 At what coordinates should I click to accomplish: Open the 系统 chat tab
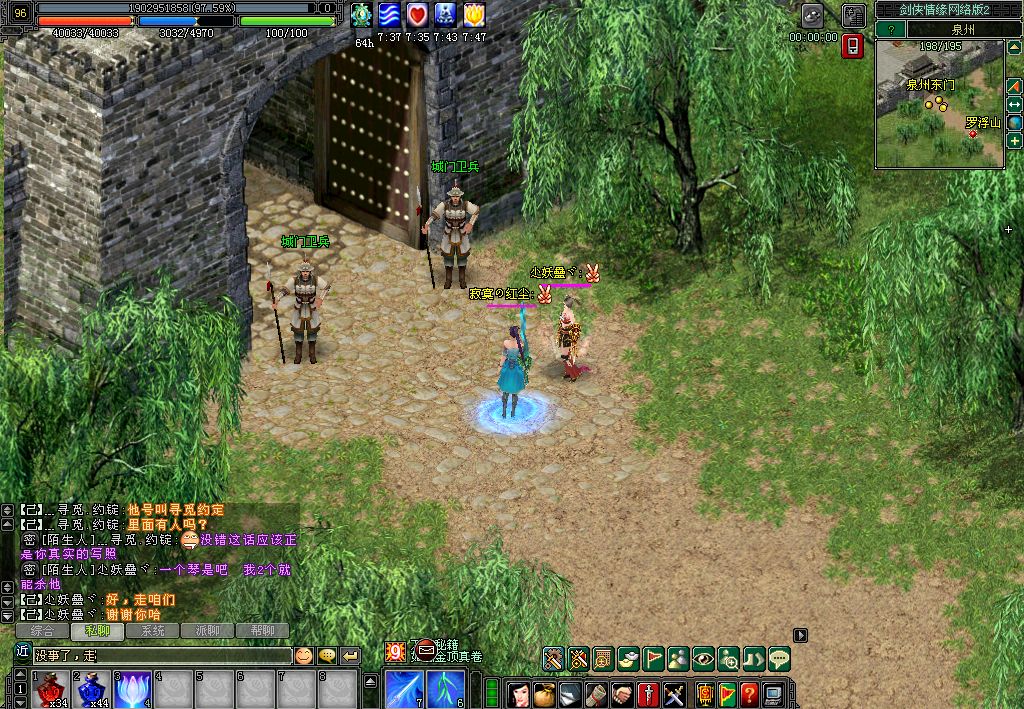click(x=153, y=631)
